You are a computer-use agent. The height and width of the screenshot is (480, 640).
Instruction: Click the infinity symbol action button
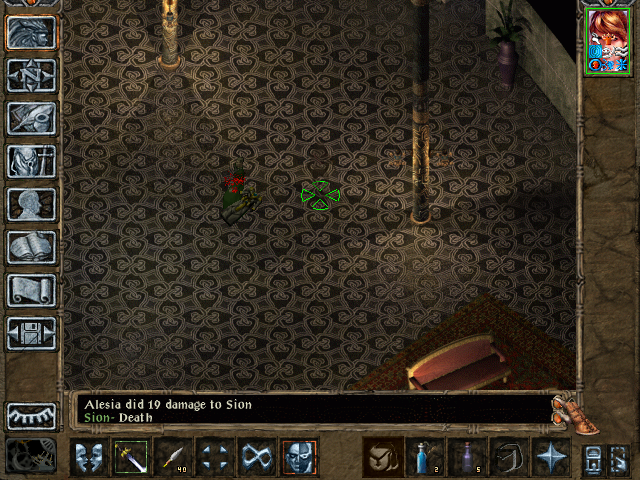(257, 457)
